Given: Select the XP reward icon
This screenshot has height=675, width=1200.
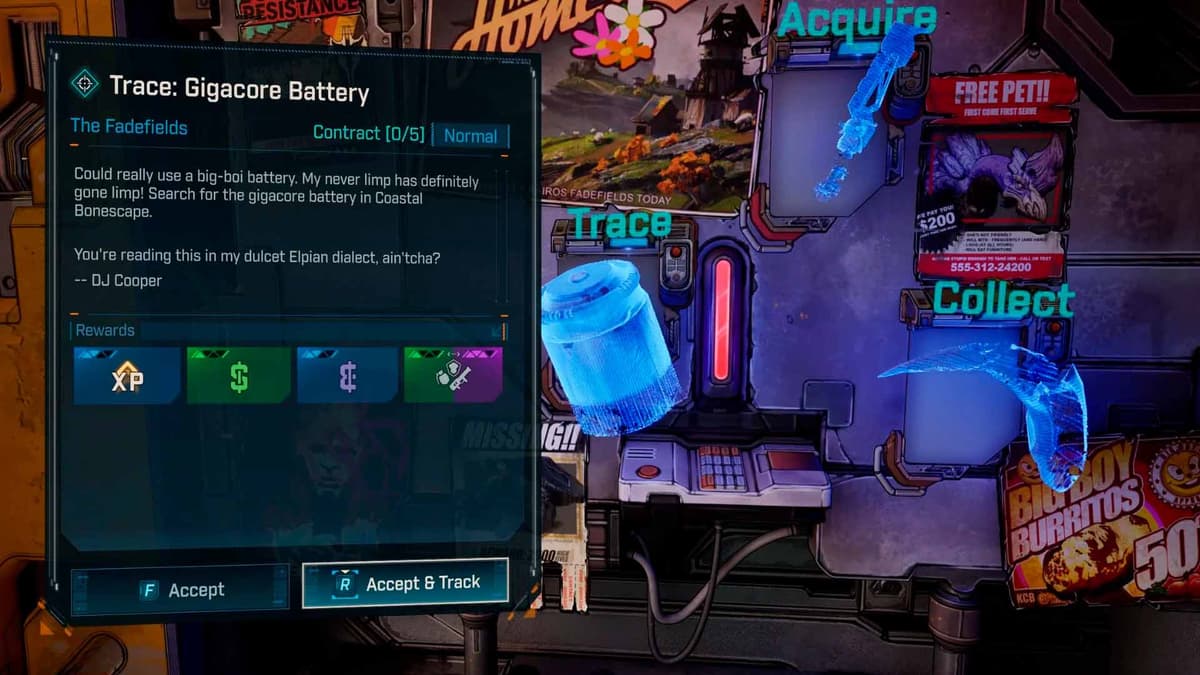Looking at the screenshot, I should point(127,376).
